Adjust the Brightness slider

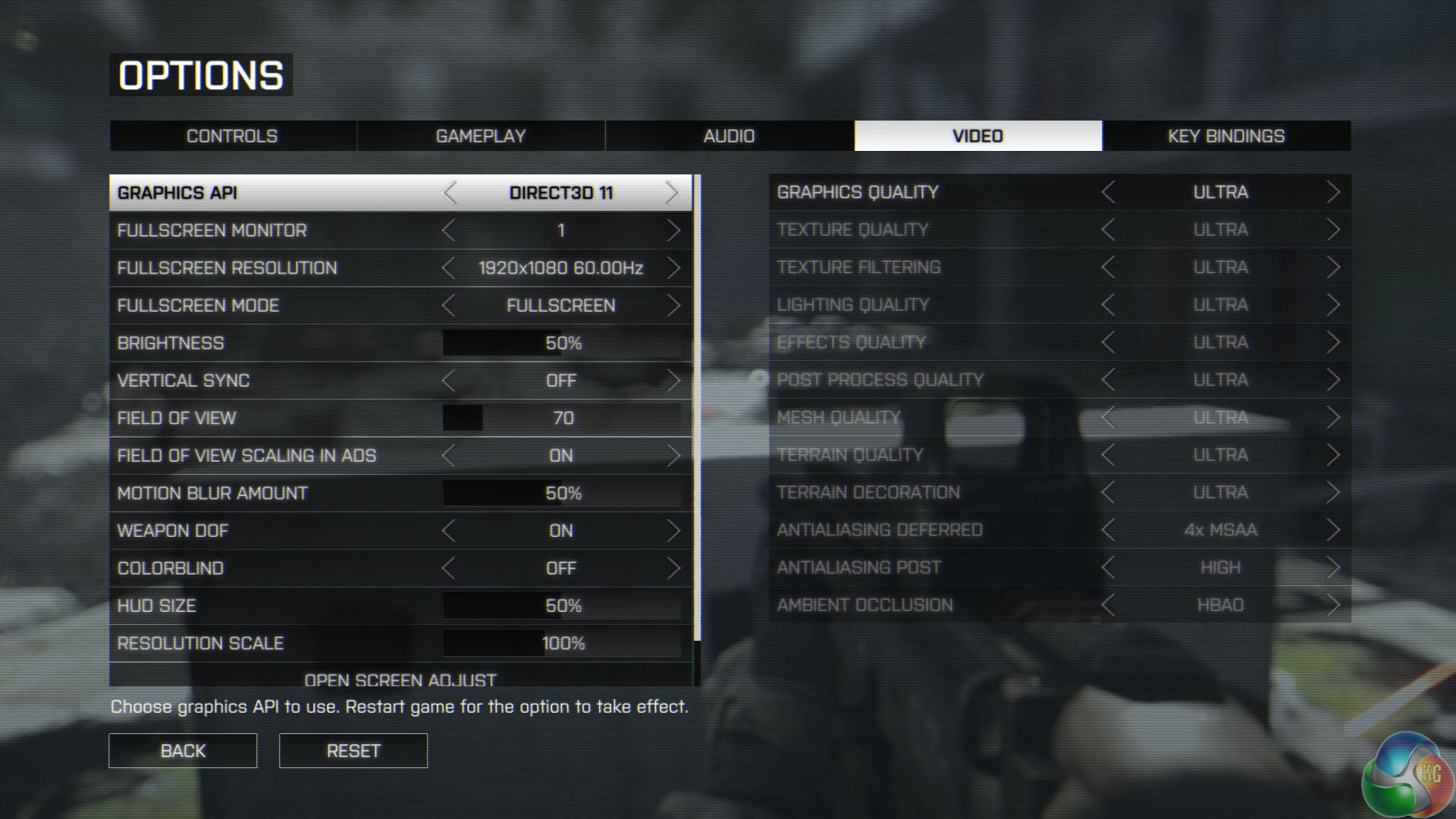(x=562, y=344)
